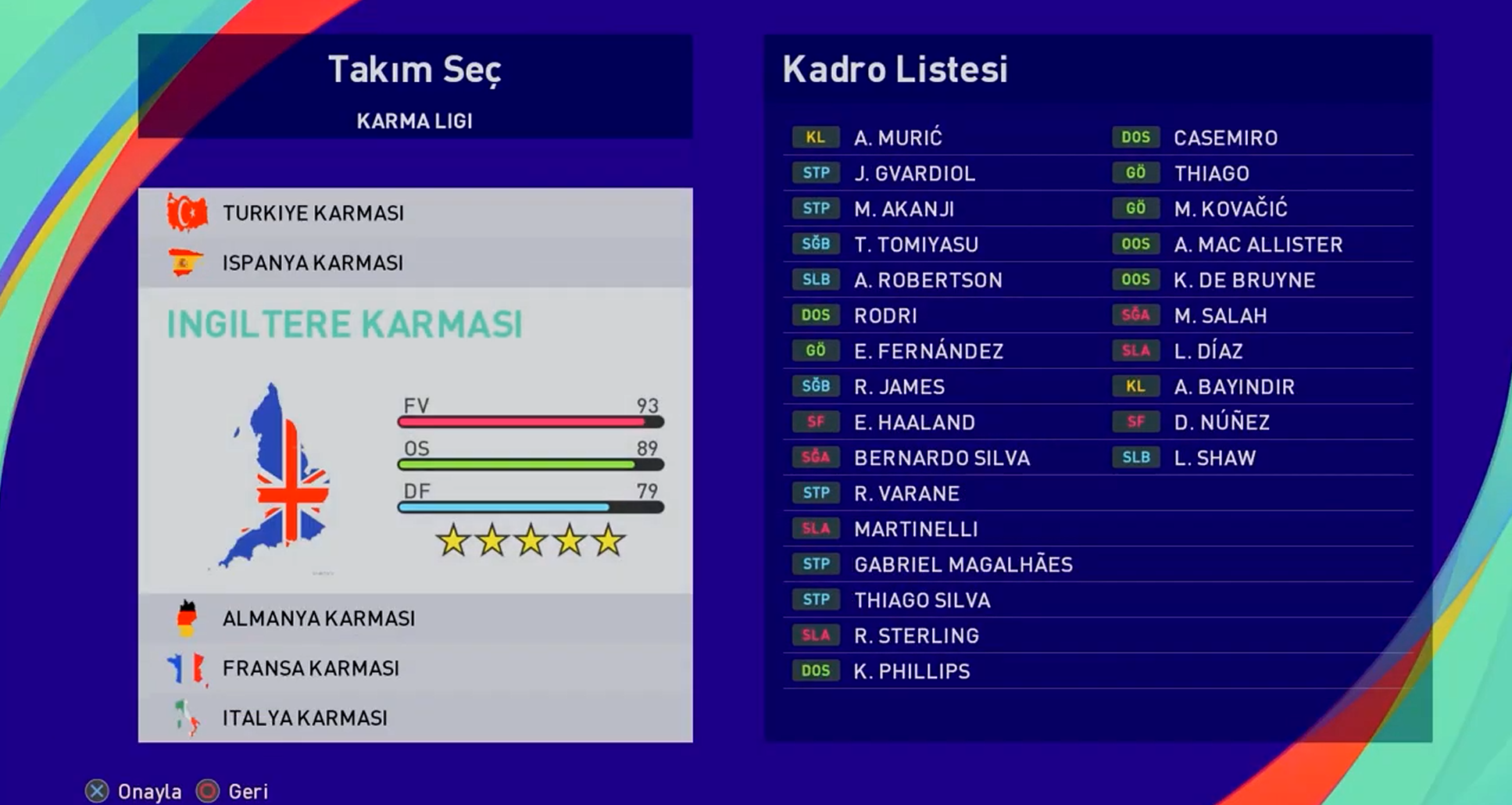
Task: Pick Gabriel Magalhães from the squad
Action: 963,565
